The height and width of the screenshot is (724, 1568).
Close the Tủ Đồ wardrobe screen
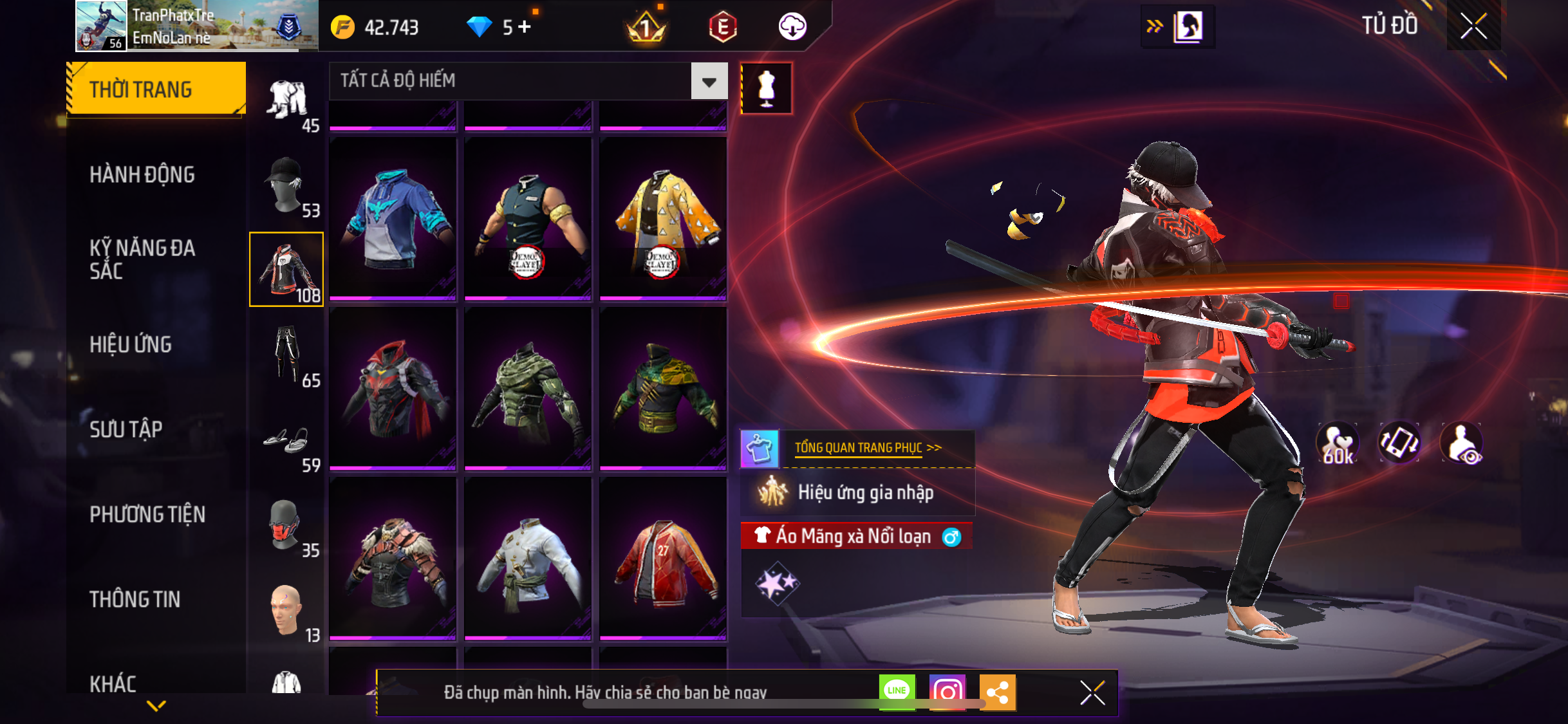click(x=1473, y=26)
